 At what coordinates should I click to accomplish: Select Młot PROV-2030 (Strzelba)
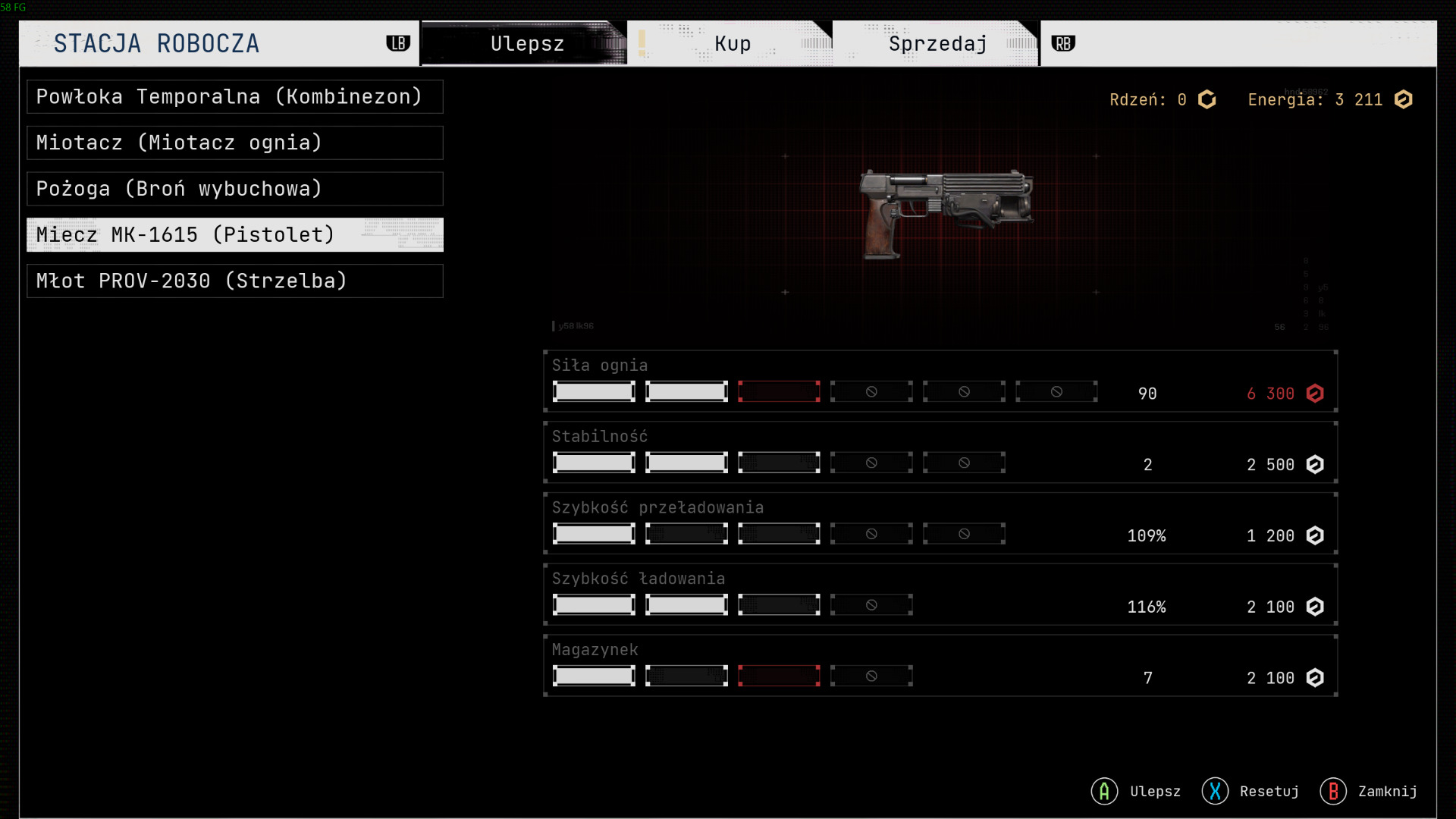click(x=234, y=281)
